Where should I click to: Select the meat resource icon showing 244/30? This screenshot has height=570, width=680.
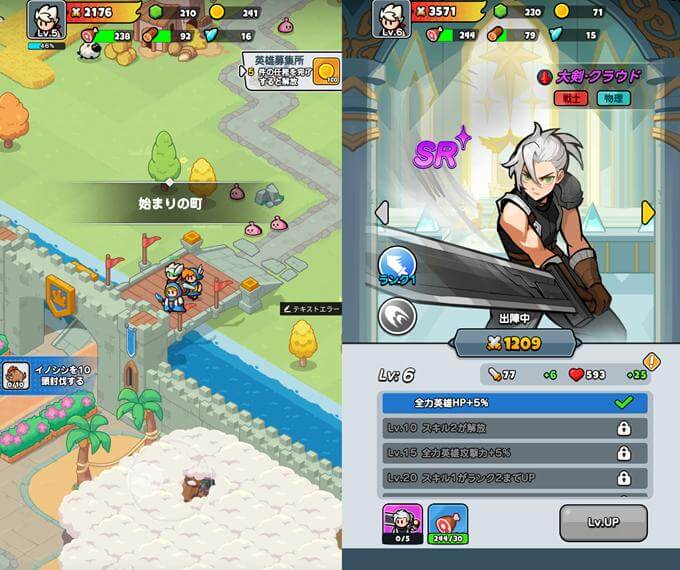tap(447, 523)
